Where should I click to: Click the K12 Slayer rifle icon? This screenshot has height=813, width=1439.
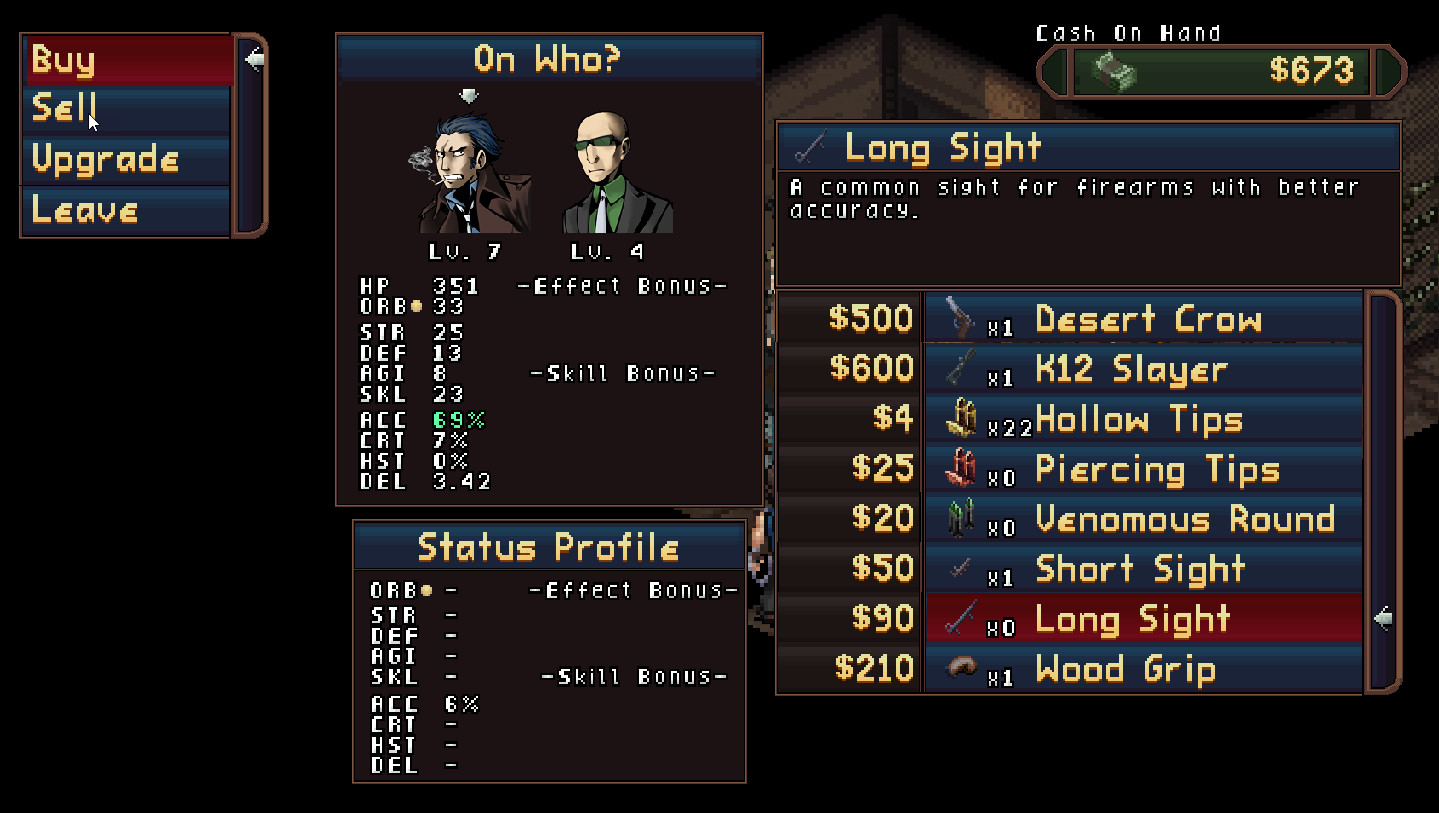click(x=962, y=368)
